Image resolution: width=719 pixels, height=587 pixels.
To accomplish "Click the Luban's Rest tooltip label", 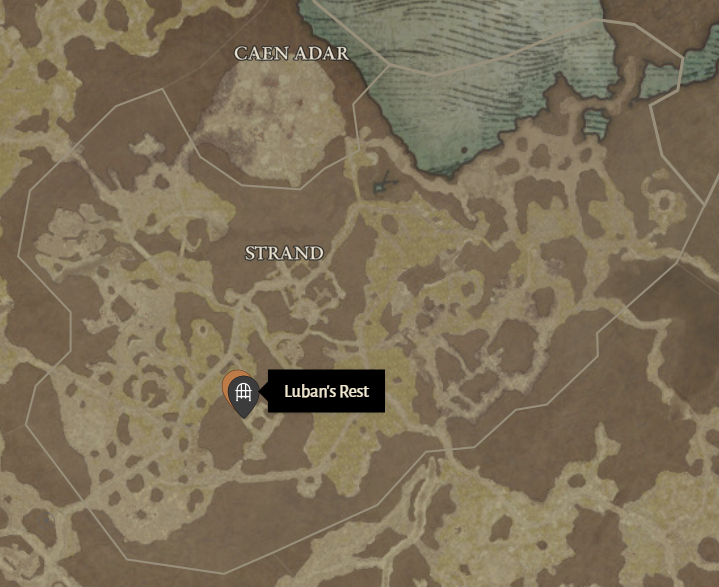I will [326, 392].
